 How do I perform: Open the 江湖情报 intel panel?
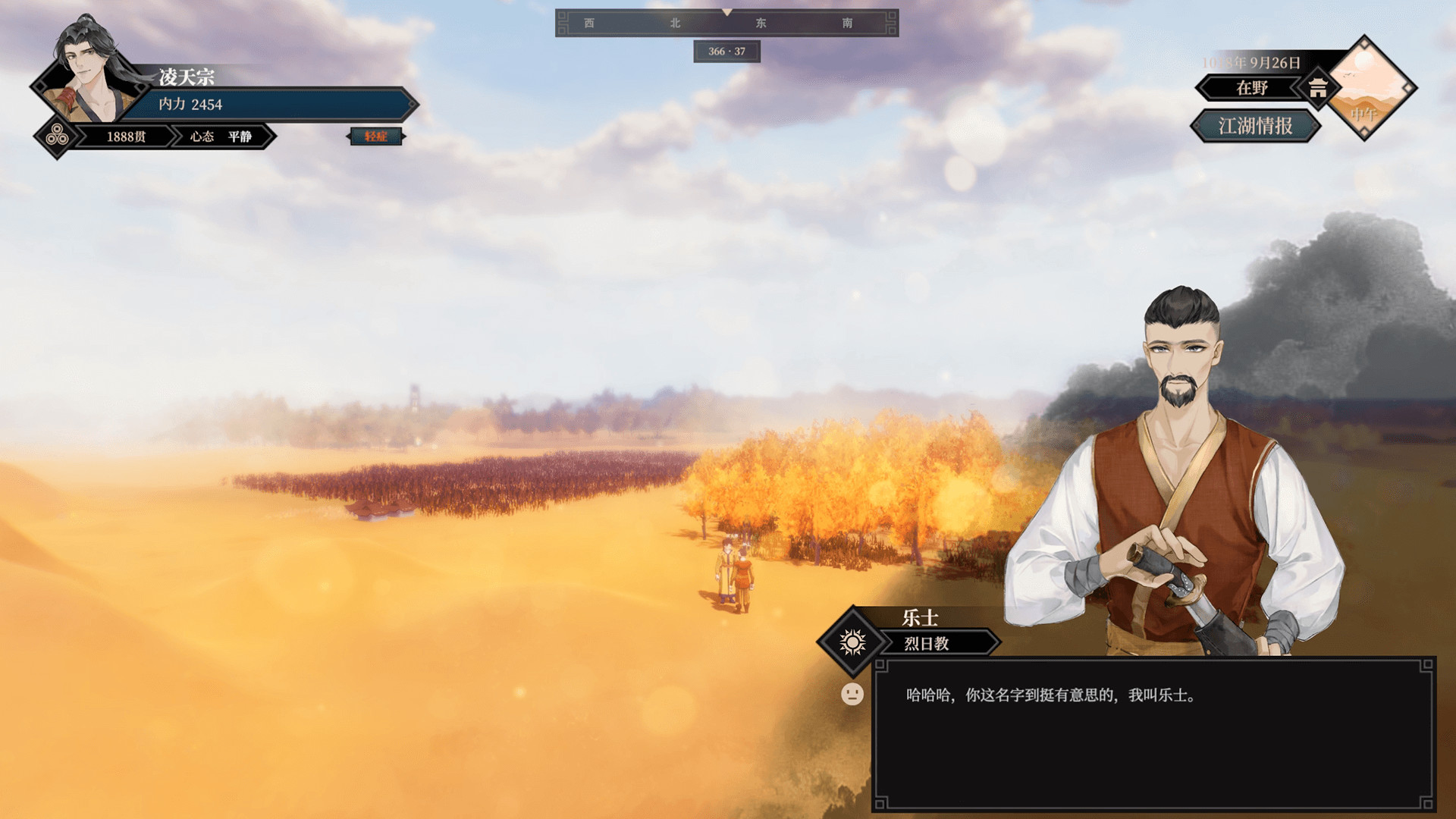(x=1255, y=126)
